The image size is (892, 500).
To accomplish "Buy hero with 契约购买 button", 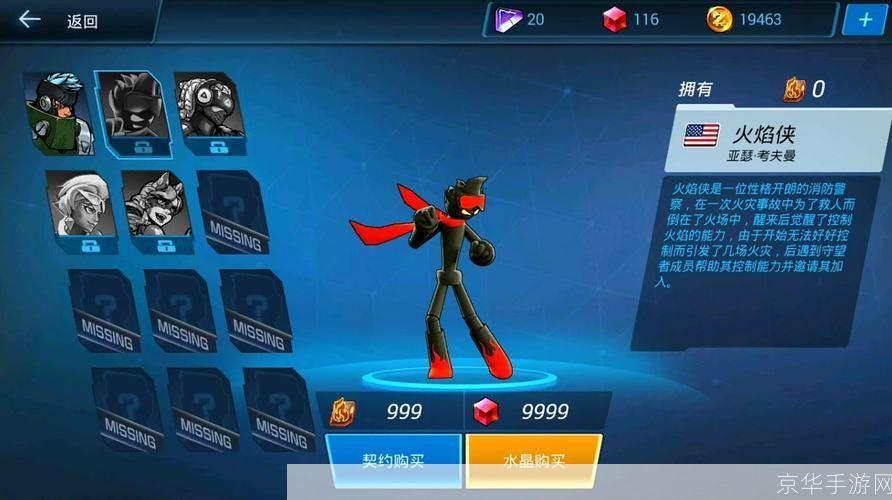I will 393,461.
